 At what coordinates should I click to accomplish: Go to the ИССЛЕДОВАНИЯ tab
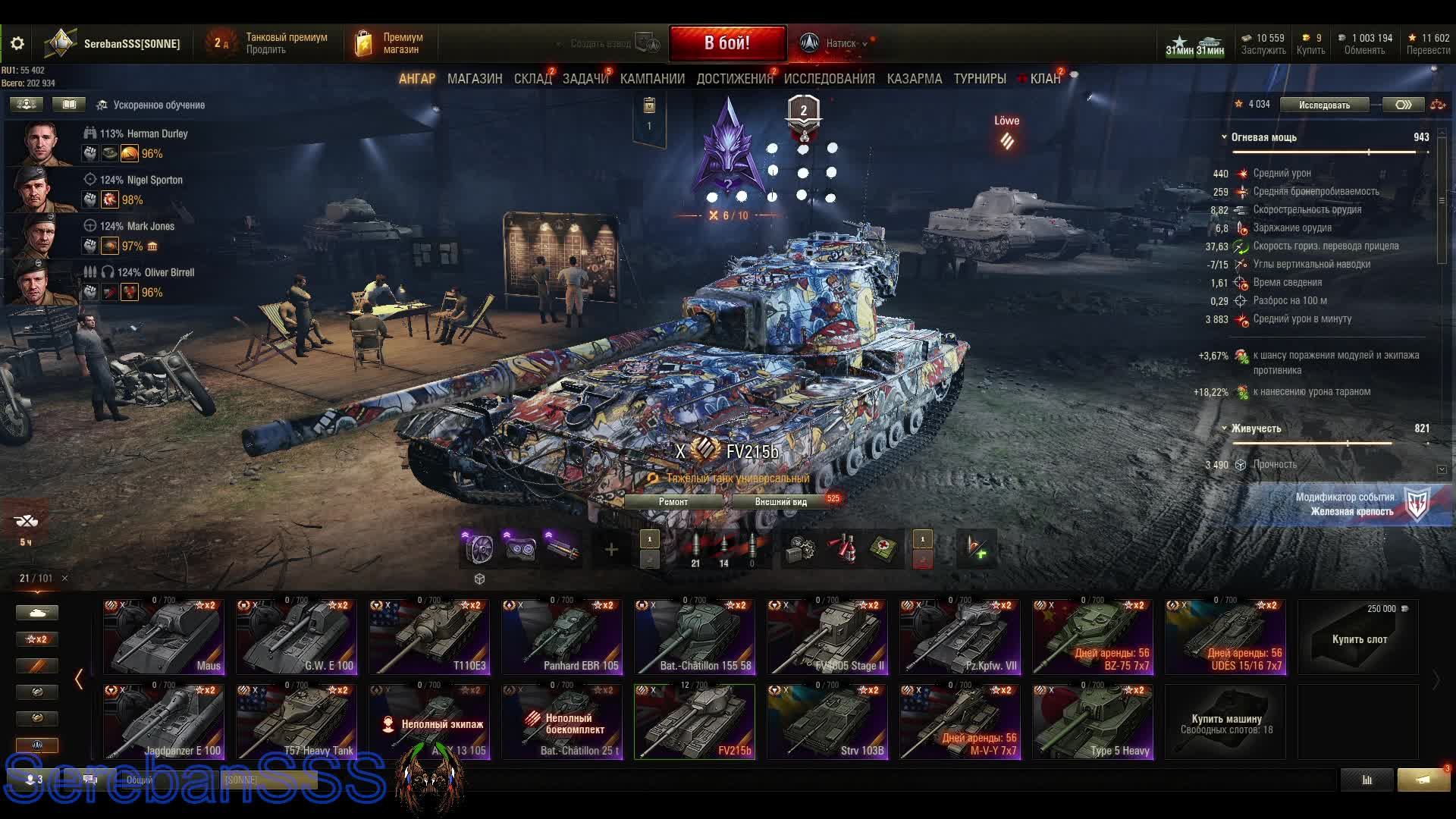click(x=829, y=79)
